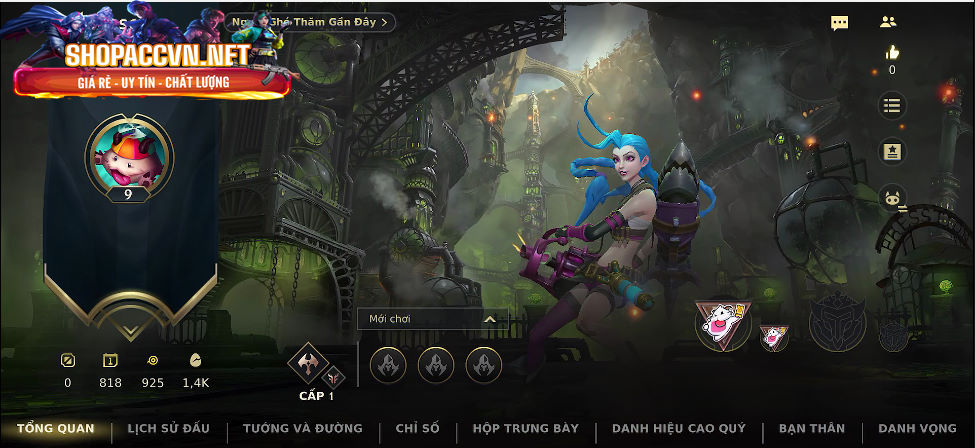Open the list menu round button
The height and width of the screenshot is (448, 975).
click(892, 105)
